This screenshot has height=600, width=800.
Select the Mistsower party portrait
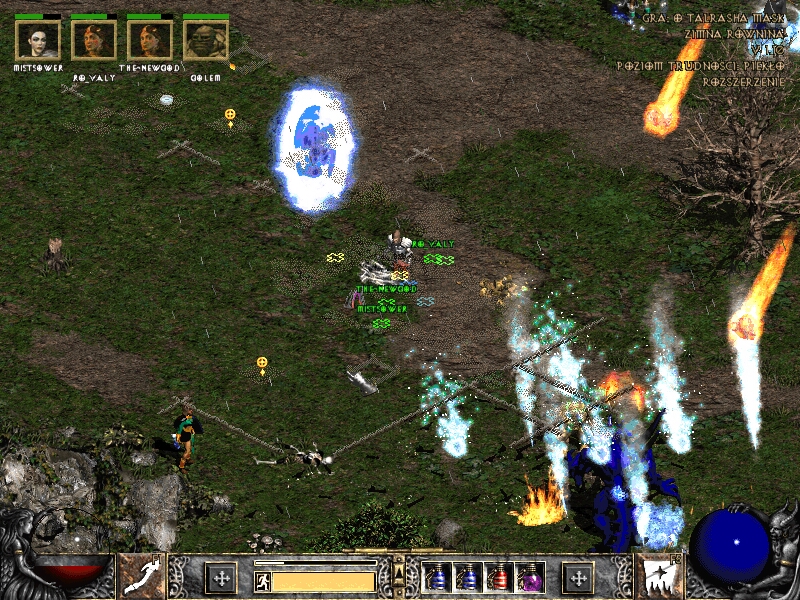pyautogui.click(x=38, y=40)
